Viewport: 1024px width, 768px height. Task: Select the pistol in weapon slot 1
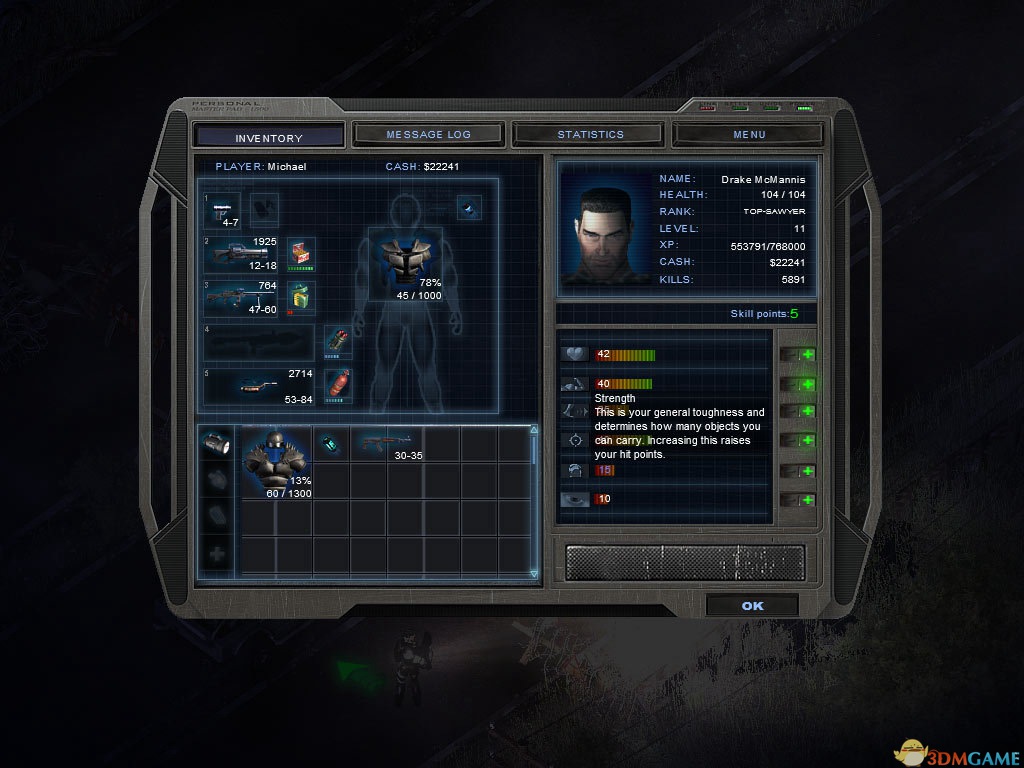click(x=226, y=210)
